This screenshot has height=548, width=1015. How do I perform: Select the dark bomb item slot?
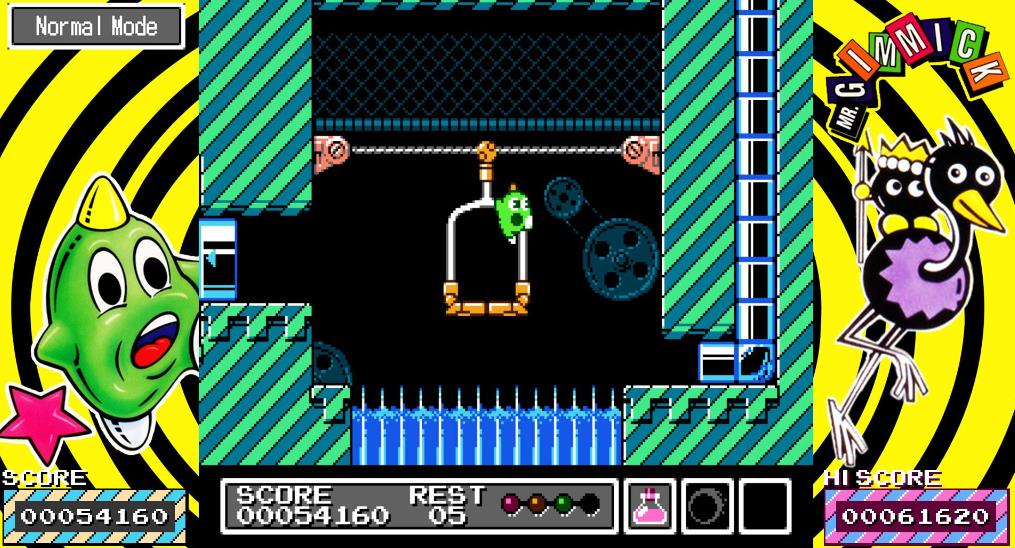pos(708,506)
